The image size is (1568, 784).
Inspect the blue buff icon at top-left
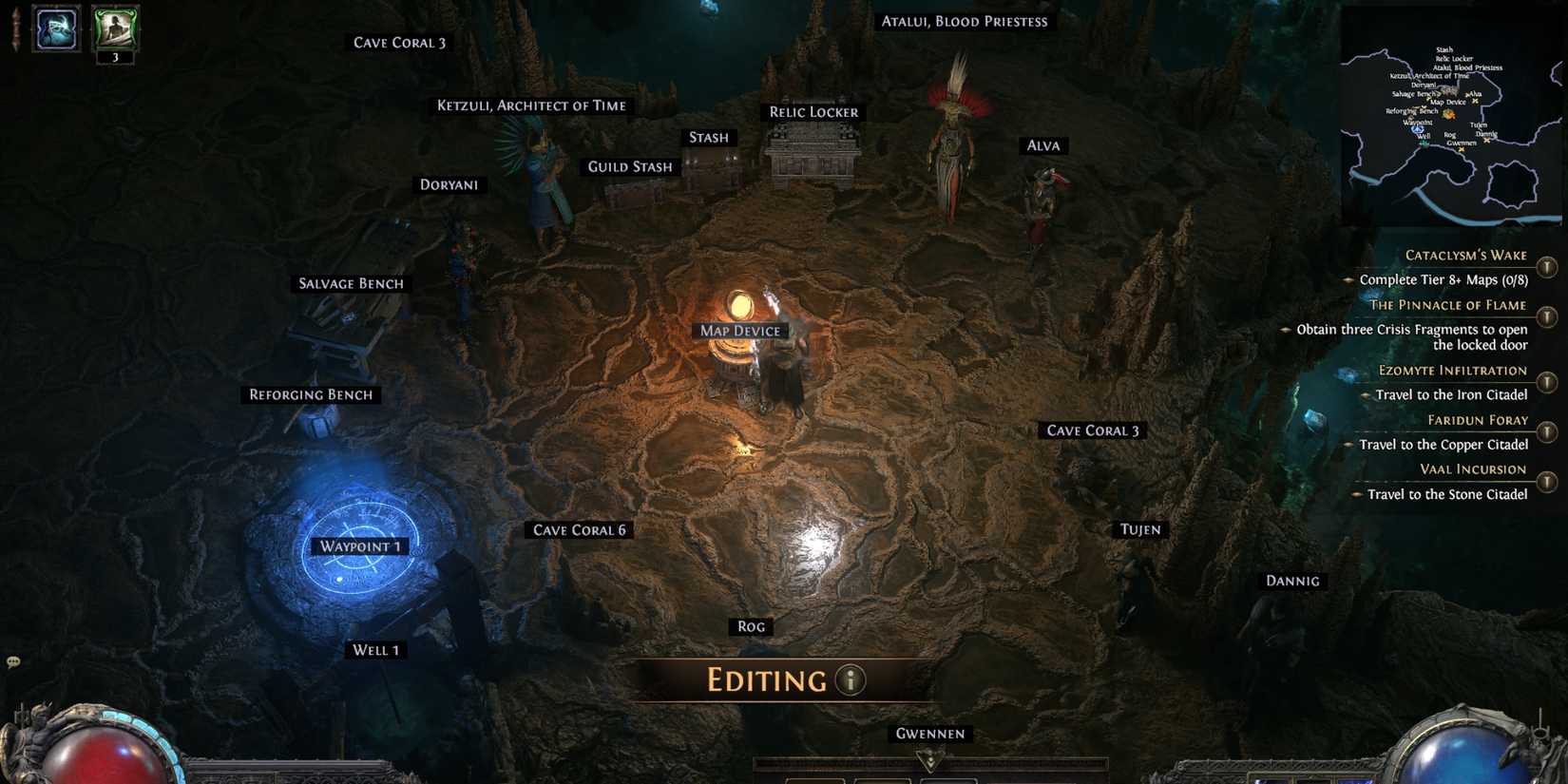54,30
